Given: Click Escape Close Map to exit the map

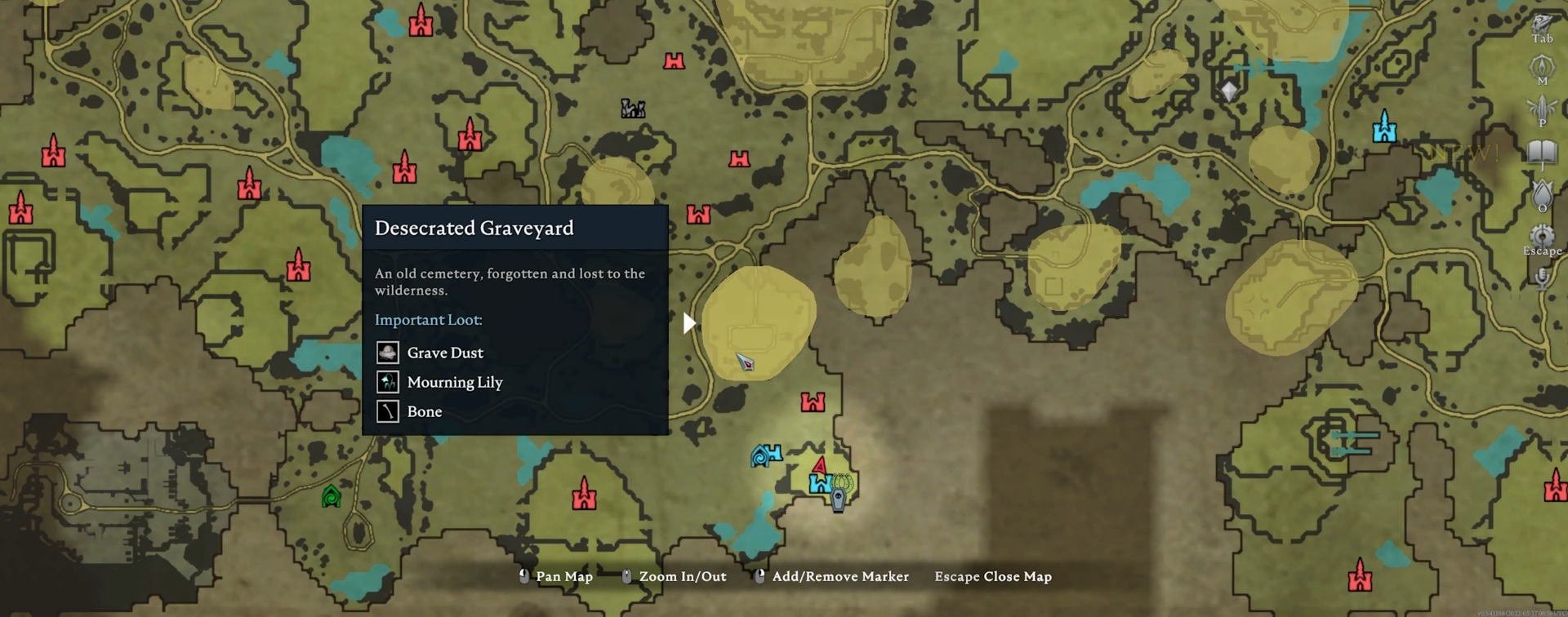Looking at the screenshot, I should (x=993, y=576).
